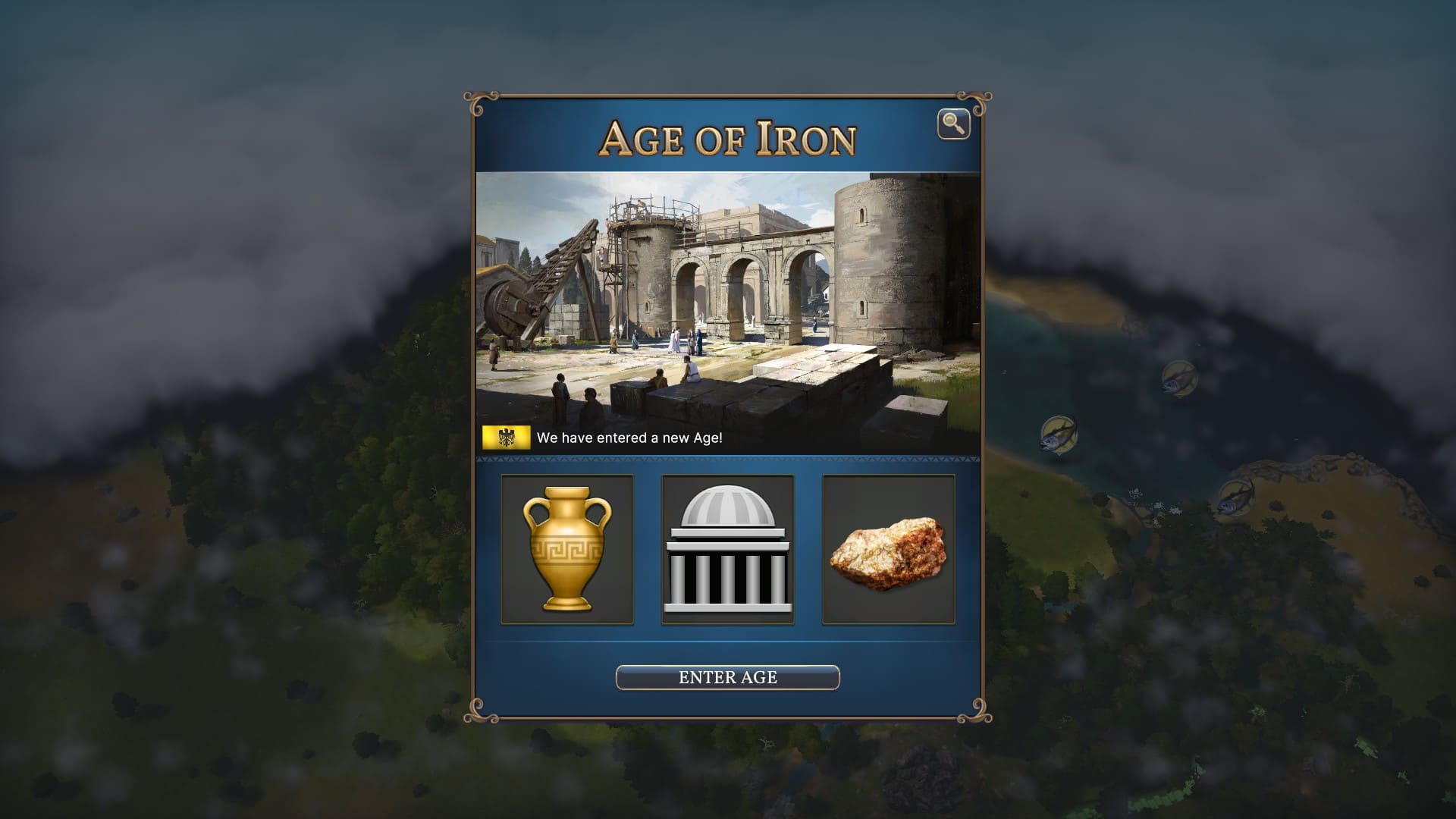Pick the ore rock resource tile
This screenshot has width=1456, height=819.
click(889, 550)
